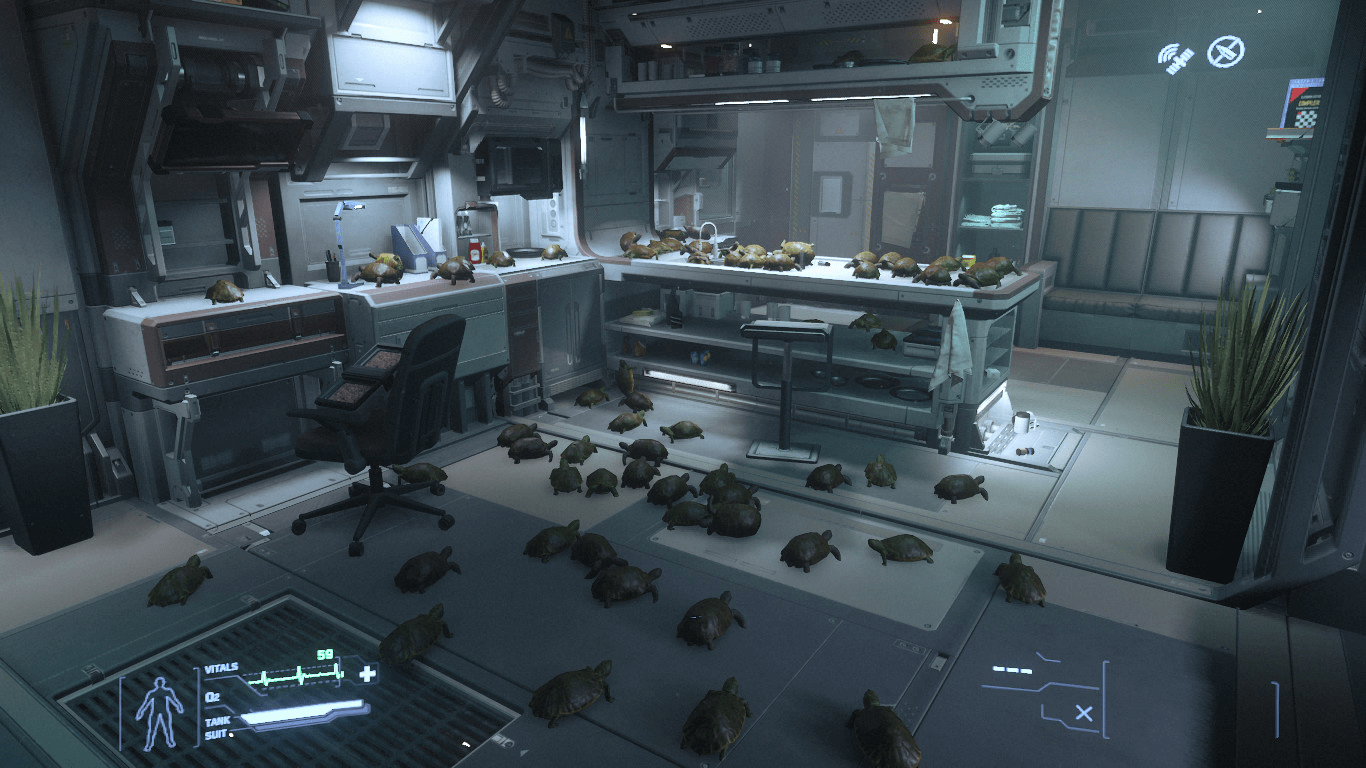
Task: Click the medpack plus icon near vitals
Action: (368, 674)
